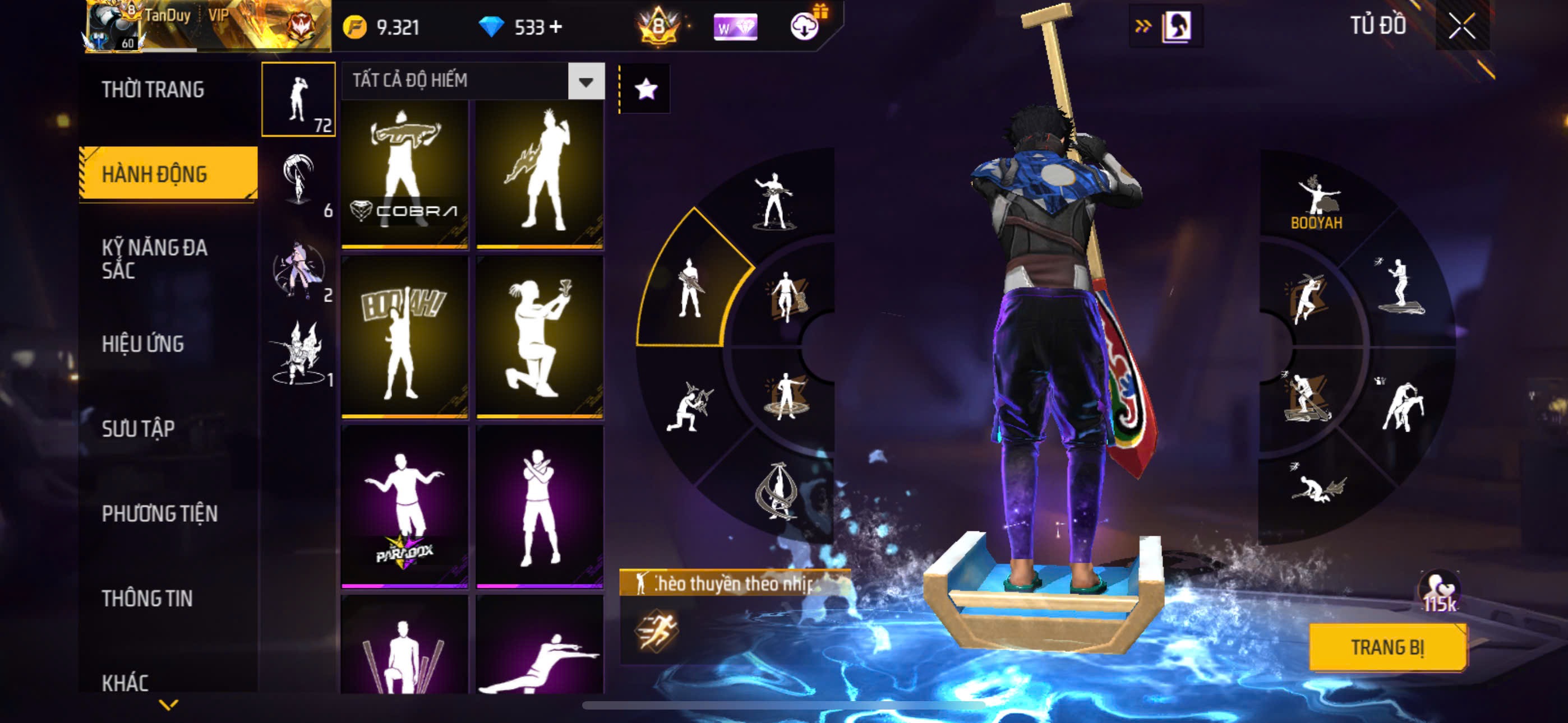
Task: Select the crossed-arms emote tile
Action: pos(539,506)
